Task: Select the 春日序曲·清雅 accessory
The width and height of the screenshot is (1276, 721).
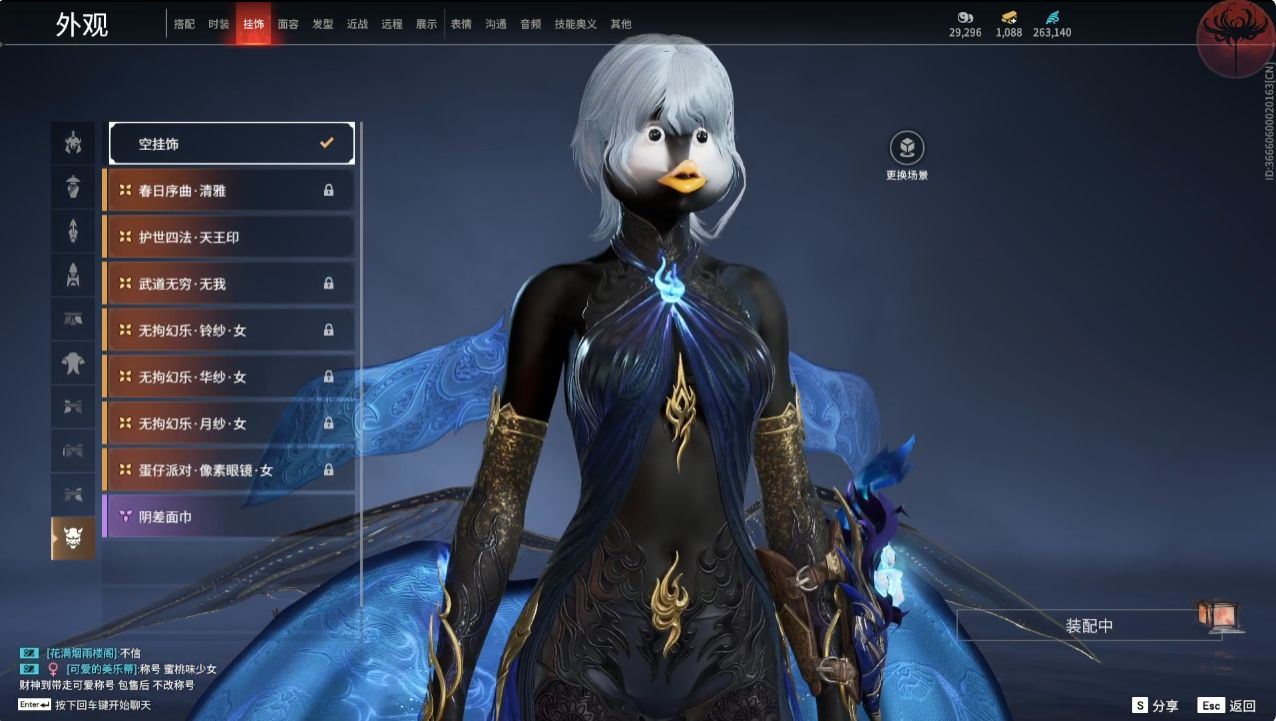Action: pos(229,190)
